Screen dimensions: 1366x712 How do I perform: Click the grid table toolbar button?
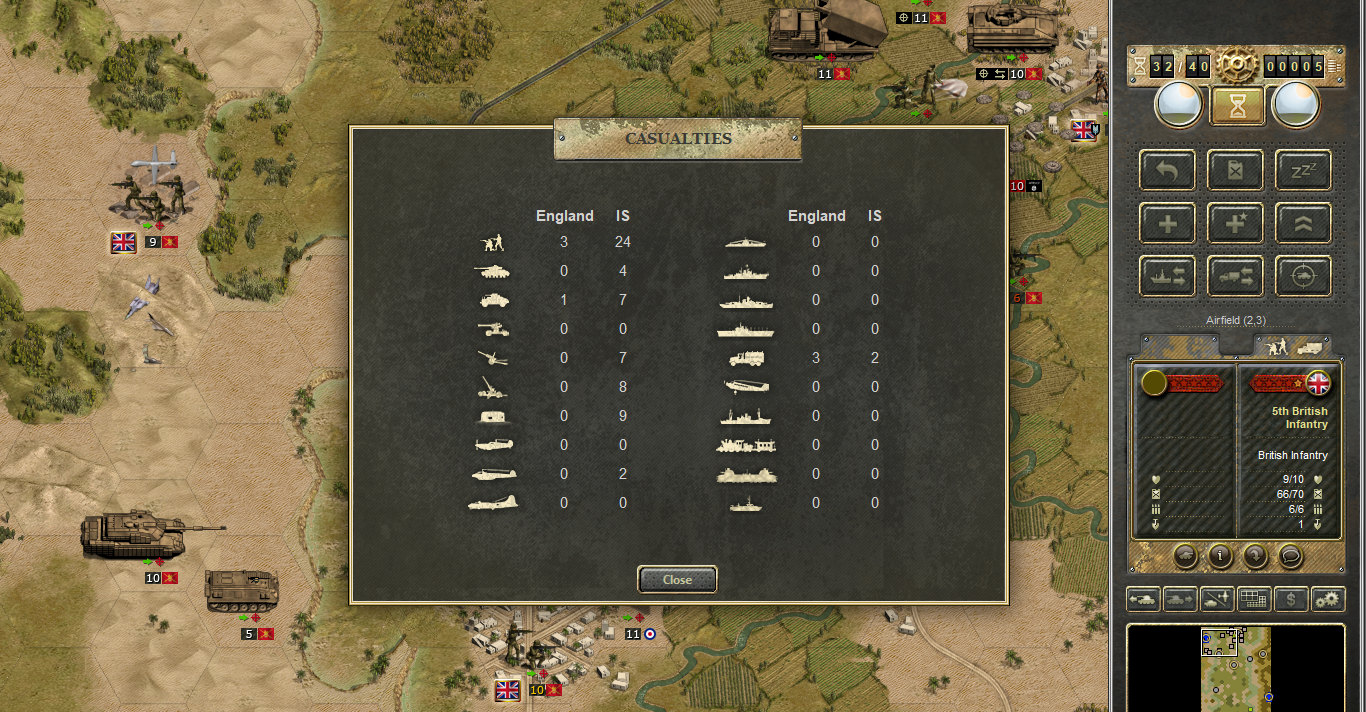pyautogui.click(x=1253, y=599)
